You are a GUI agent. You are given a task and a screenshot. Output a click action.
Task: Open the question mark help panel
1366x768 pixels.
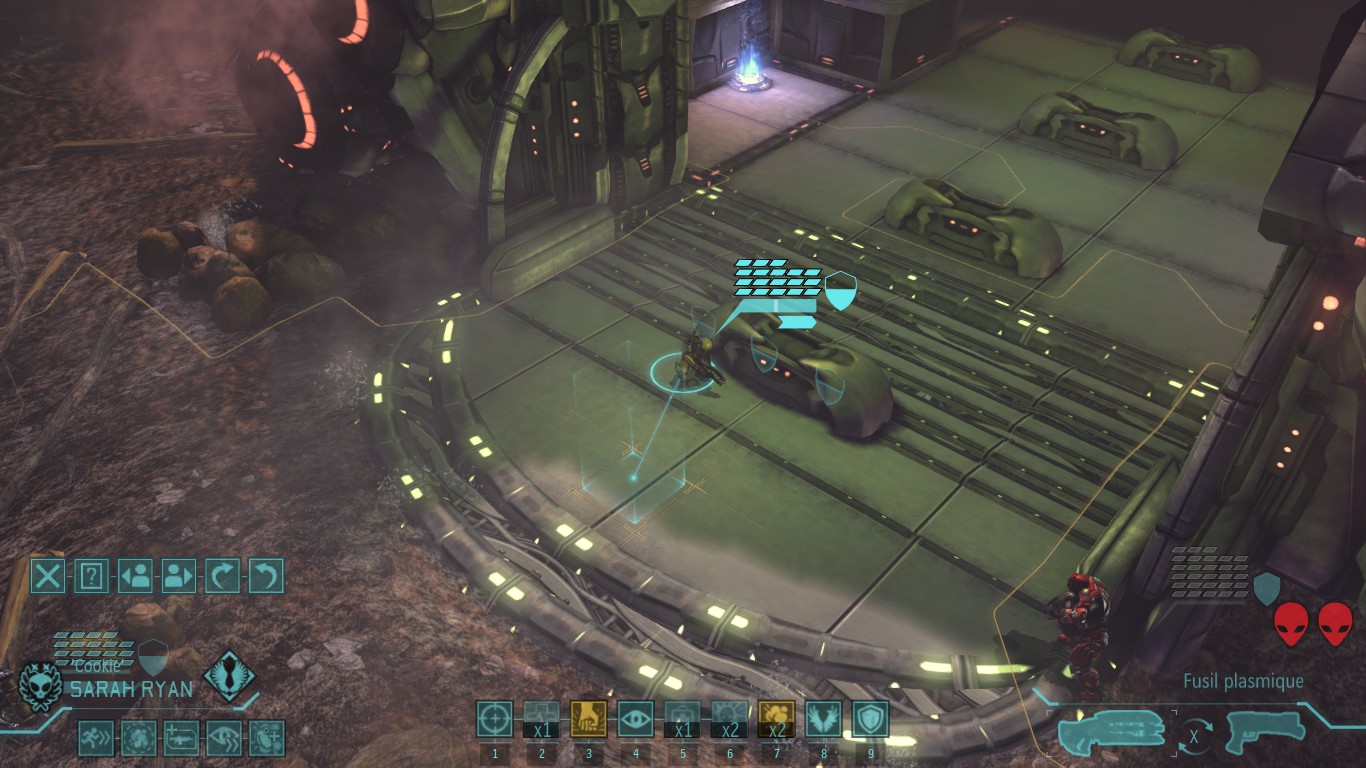pyautogui.click(x=91, y=576)
